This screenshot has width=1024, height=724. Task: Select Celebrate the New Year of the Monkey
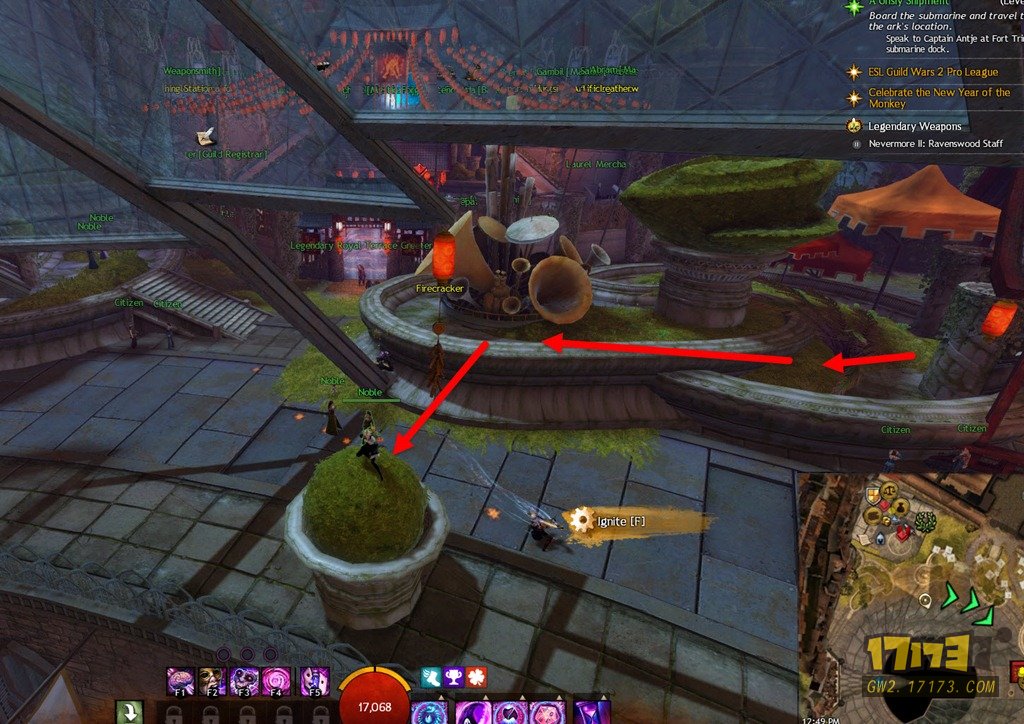tap(938, 98)
